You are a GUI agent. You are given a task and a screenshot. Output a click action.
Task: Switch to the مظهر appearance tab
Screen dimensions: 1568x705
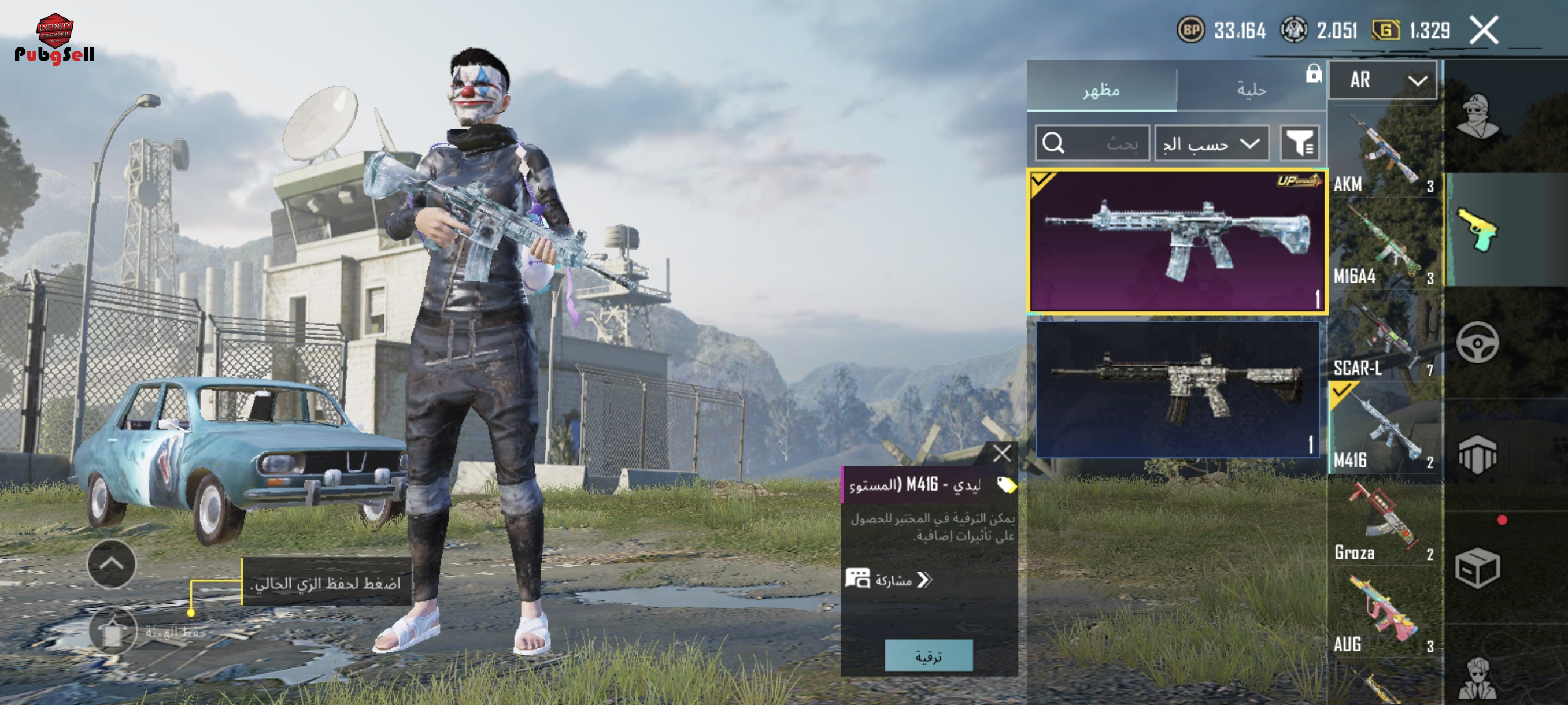pos(1101,90)
